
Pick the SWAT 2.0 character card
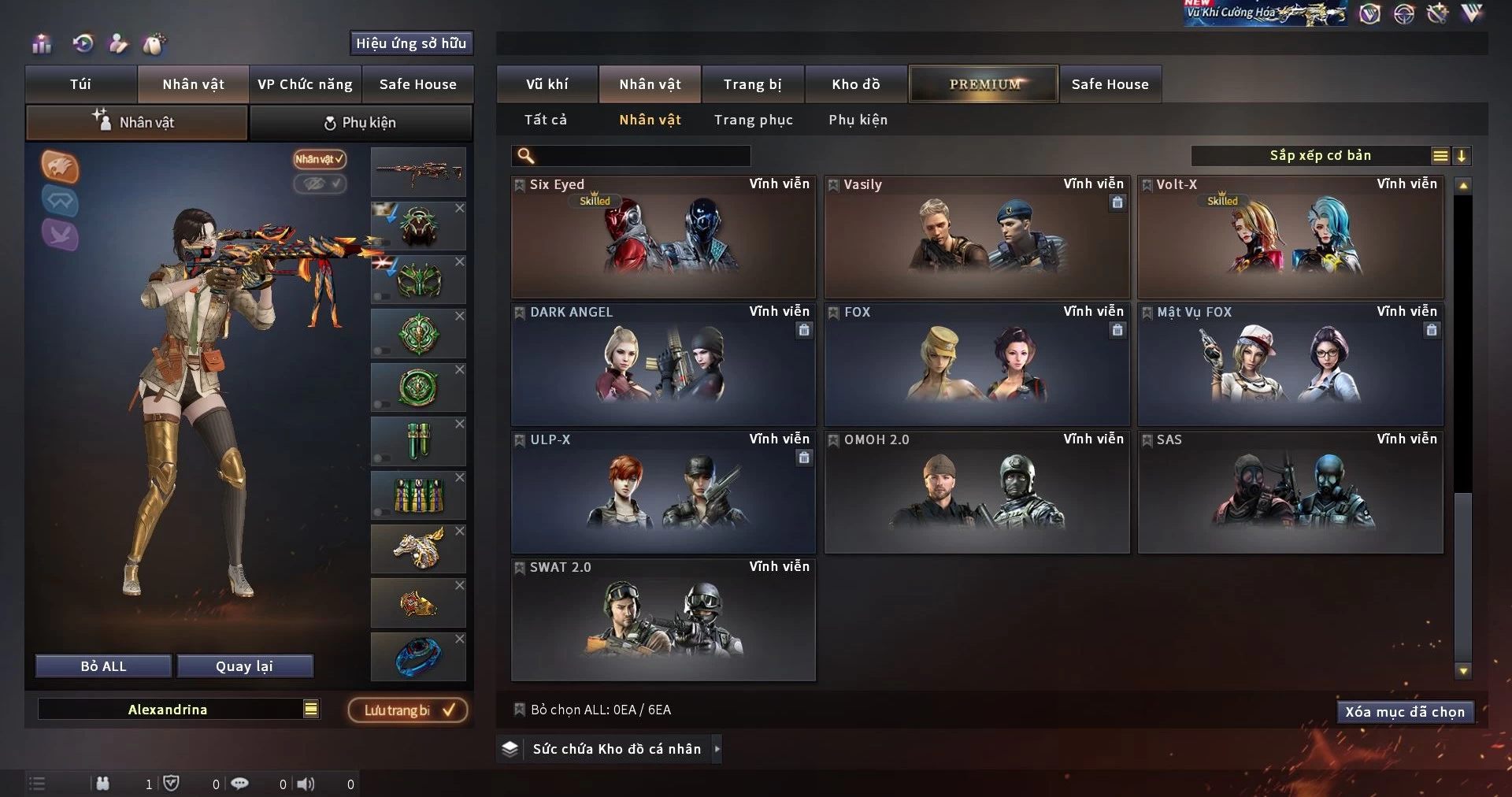662,619
